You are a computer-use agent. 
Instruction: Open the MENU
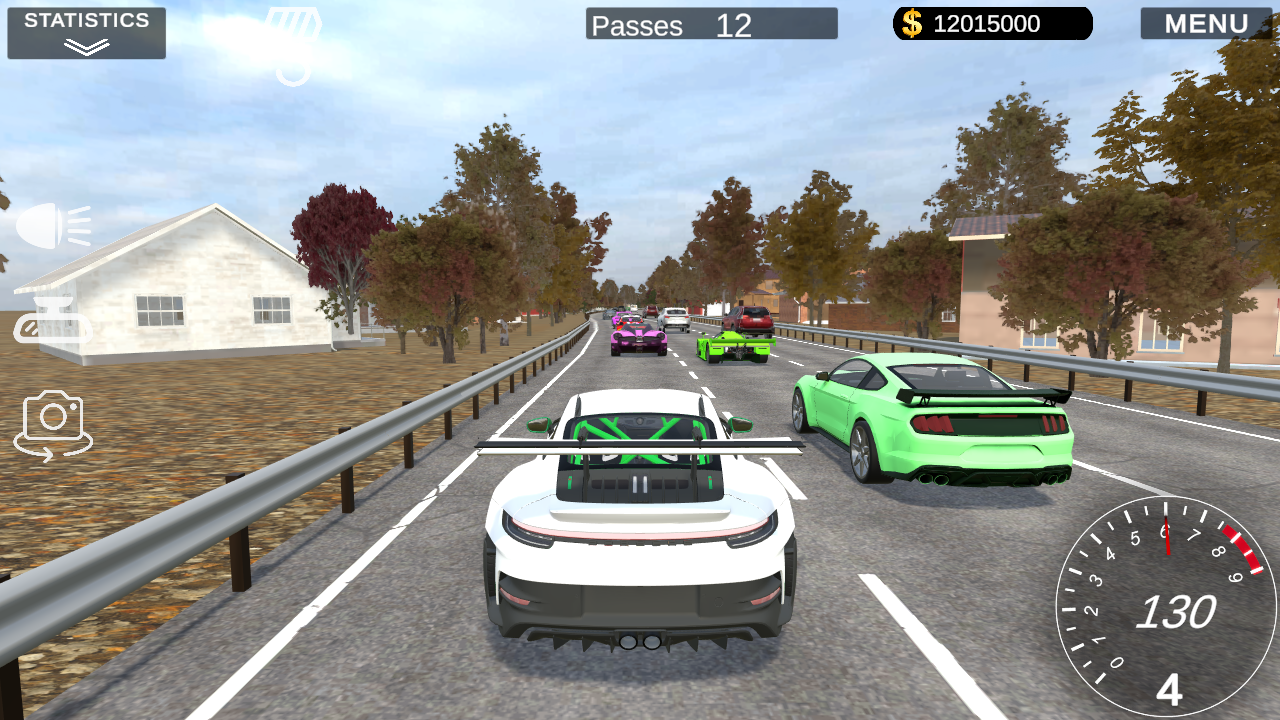pos(1207,23)
